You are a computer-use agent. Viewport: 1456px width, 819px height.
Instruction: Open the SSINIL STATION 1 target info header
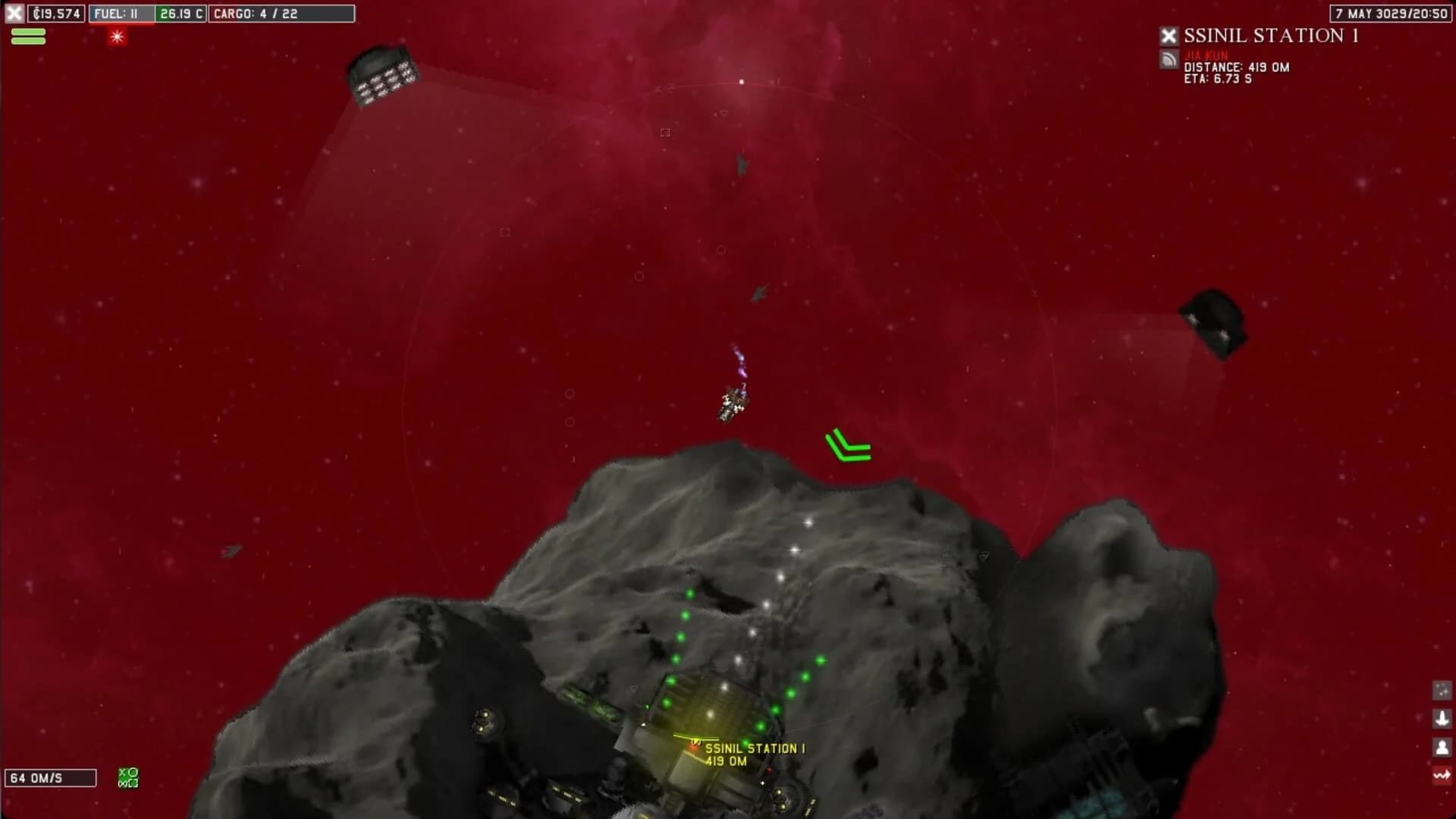tap(1274, 34)
